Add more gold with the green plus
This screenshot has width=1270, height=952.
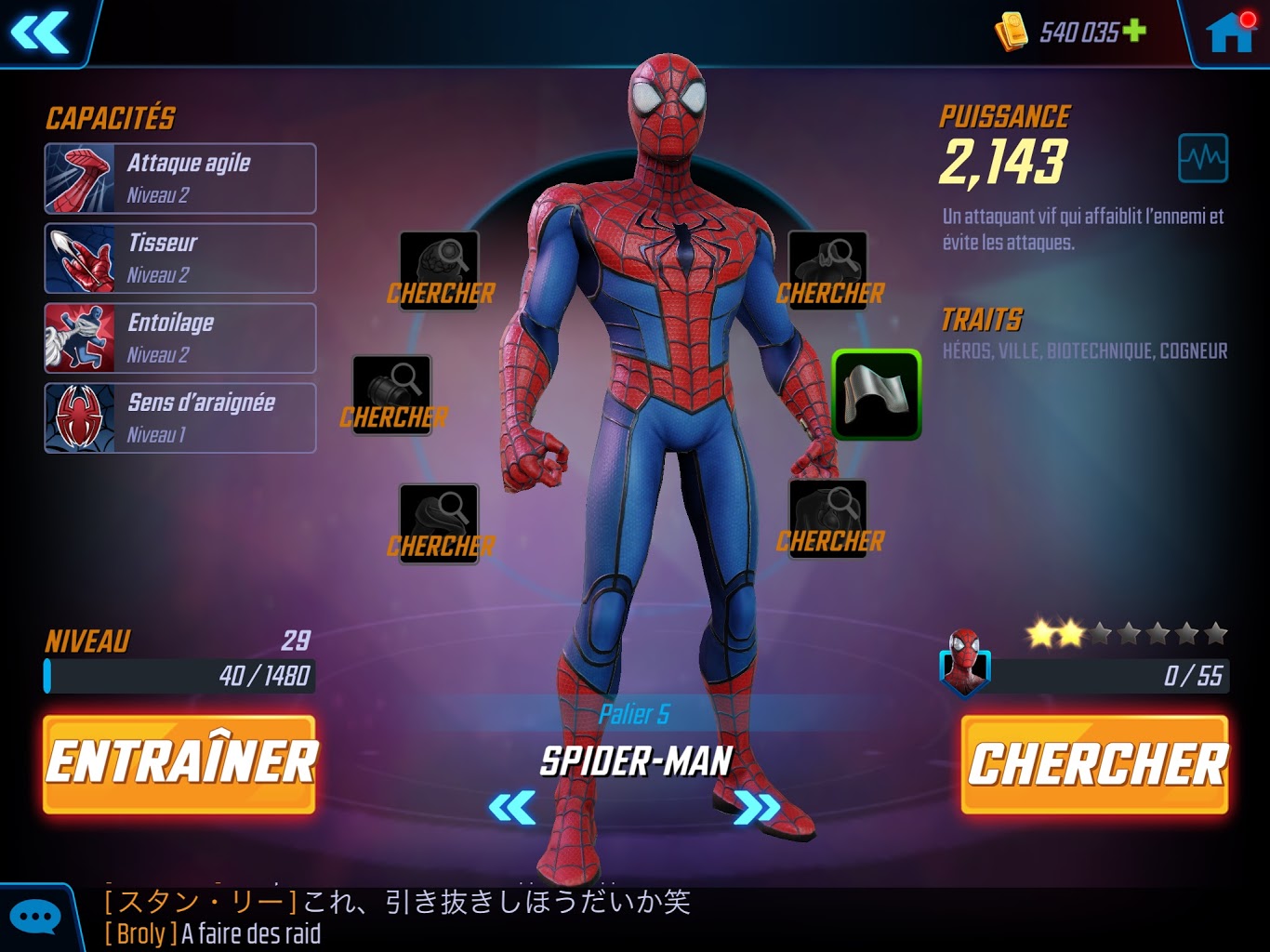point(1134,31)
